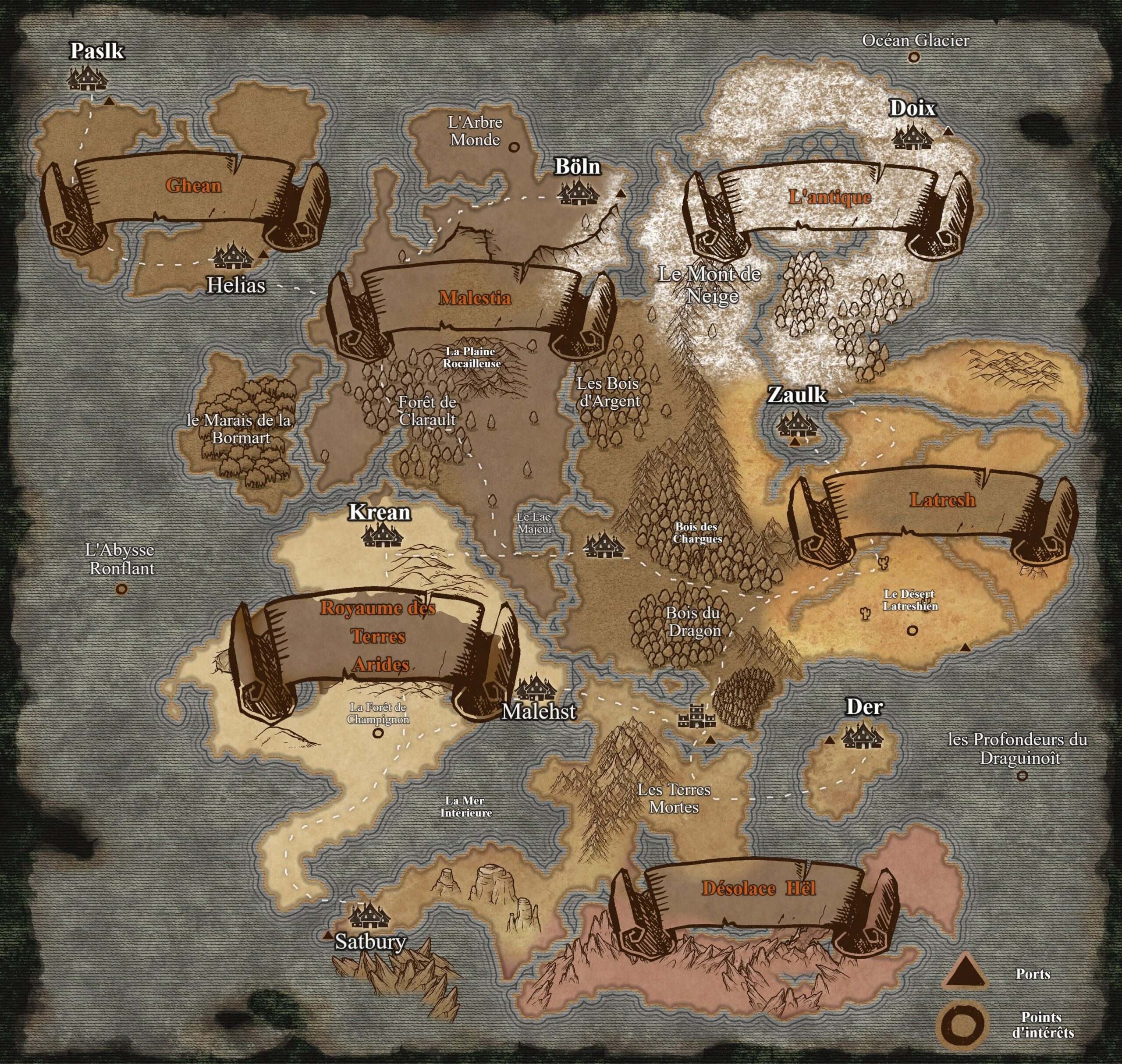Click the Océan Glacier point of interest circle

point(913,57)
